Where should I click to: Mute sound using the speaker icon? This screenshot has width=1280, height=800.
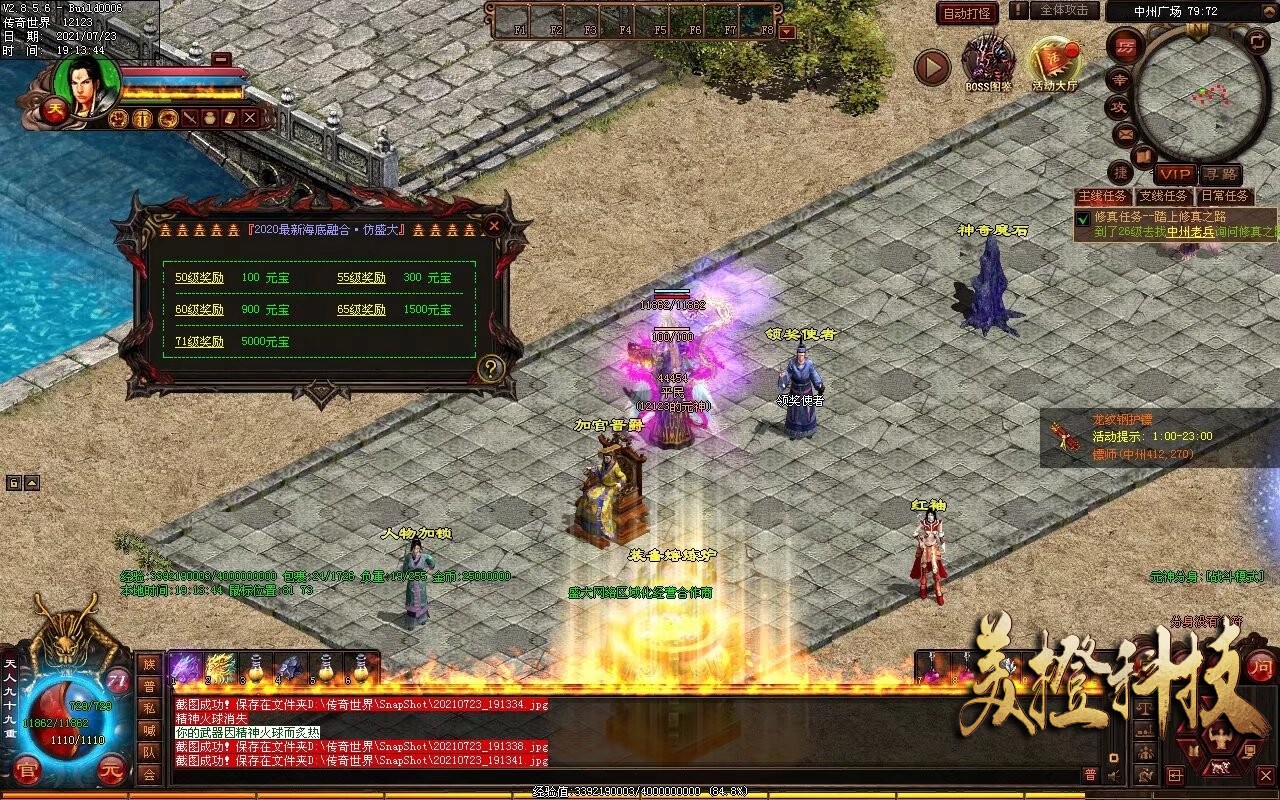coord(1114,775)
